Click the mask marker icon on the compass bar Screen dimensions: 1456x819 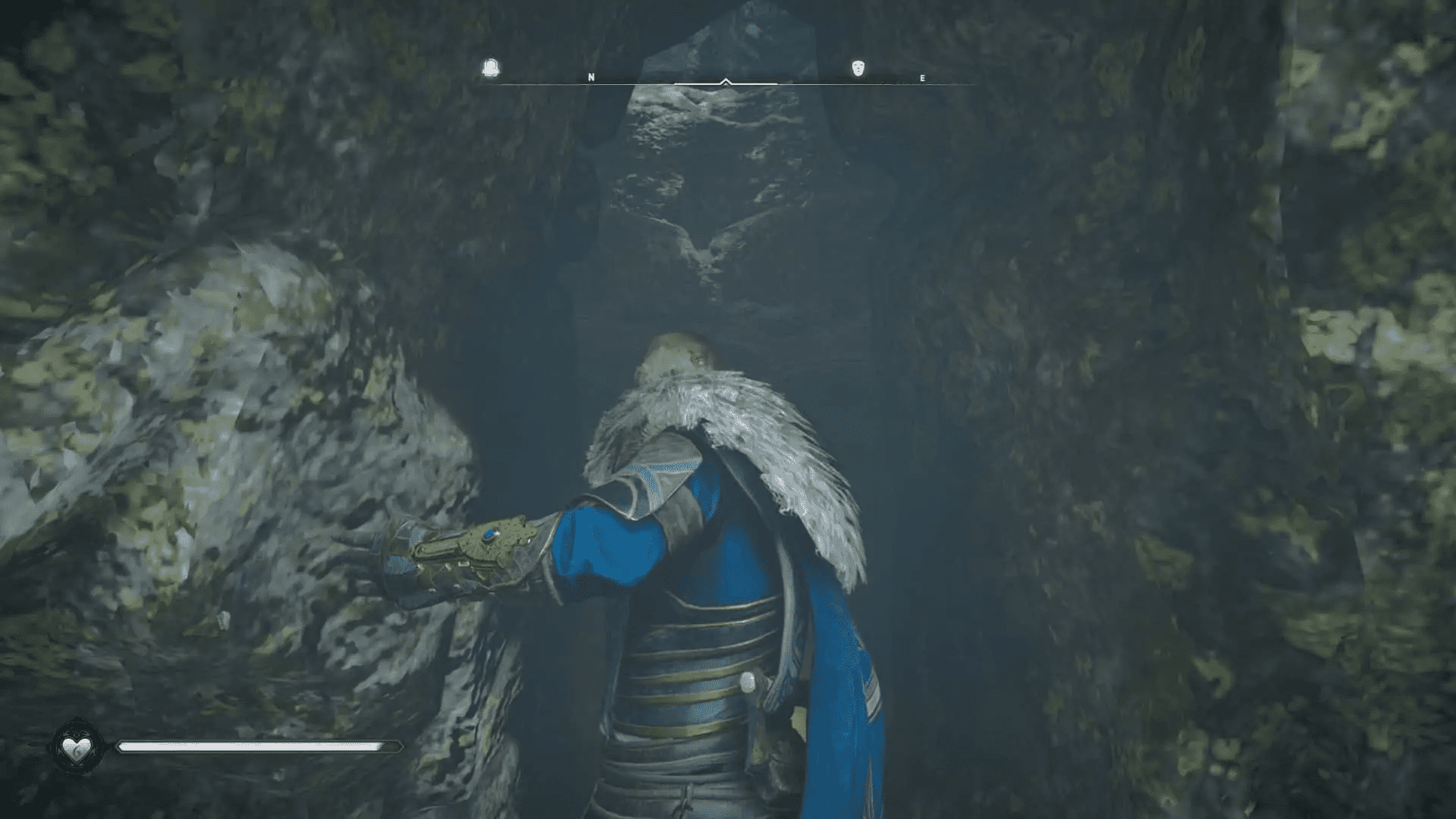(x=859, y=68)
